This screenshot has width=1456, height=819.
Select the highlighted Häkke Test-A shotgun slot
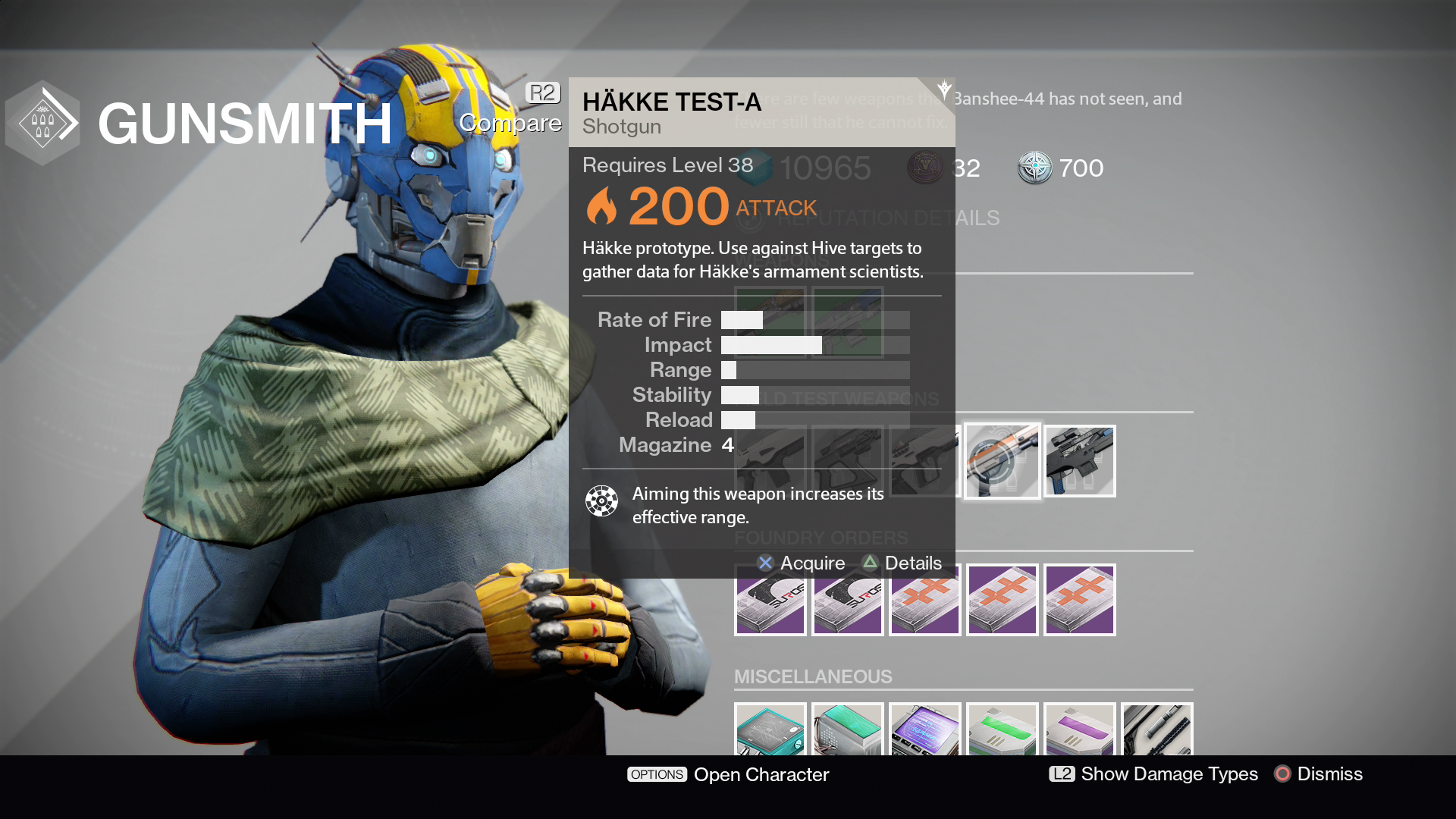1002,461
